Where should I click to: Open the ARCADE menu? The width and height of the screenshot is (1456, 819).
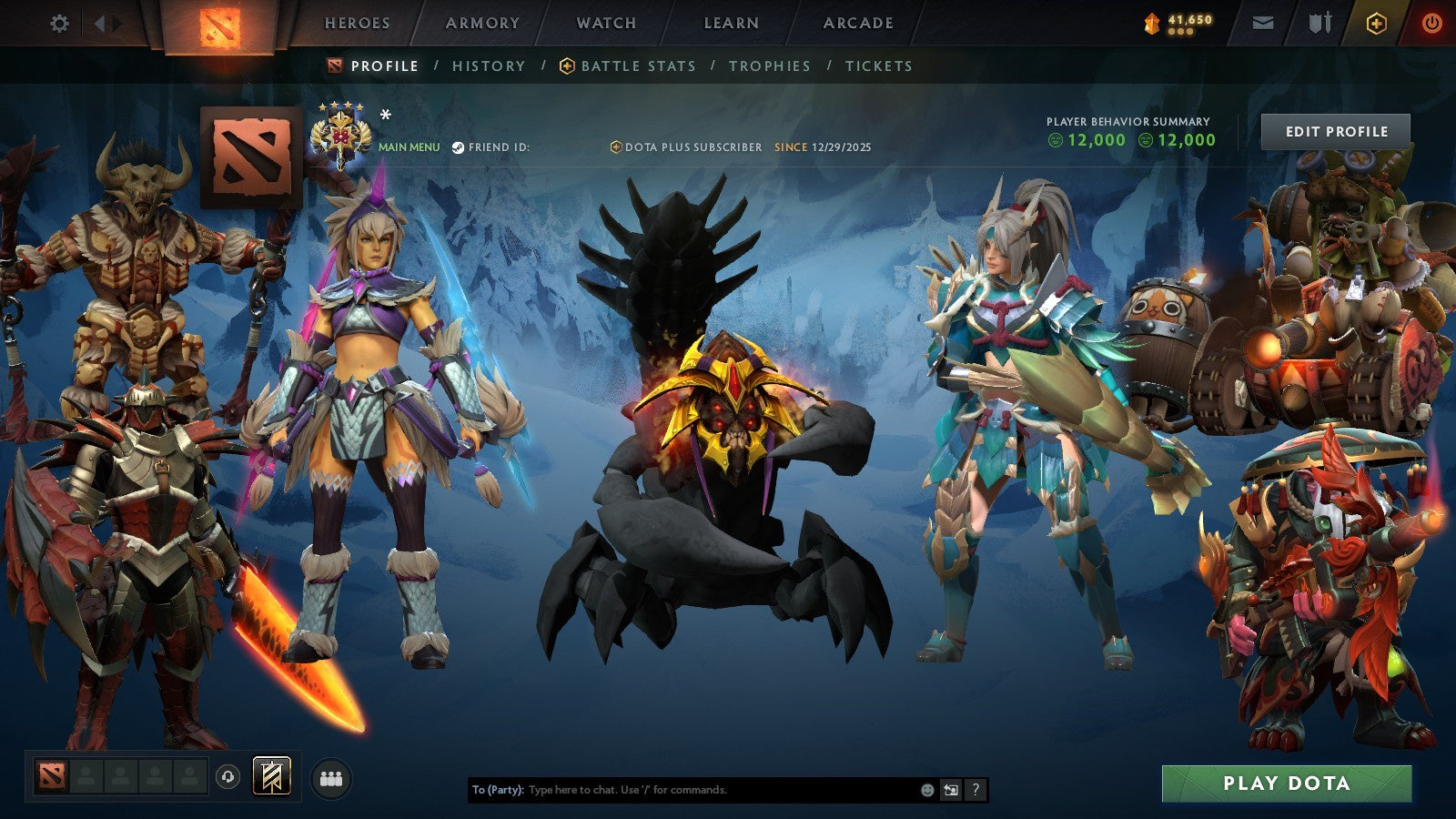pos(856,24)
